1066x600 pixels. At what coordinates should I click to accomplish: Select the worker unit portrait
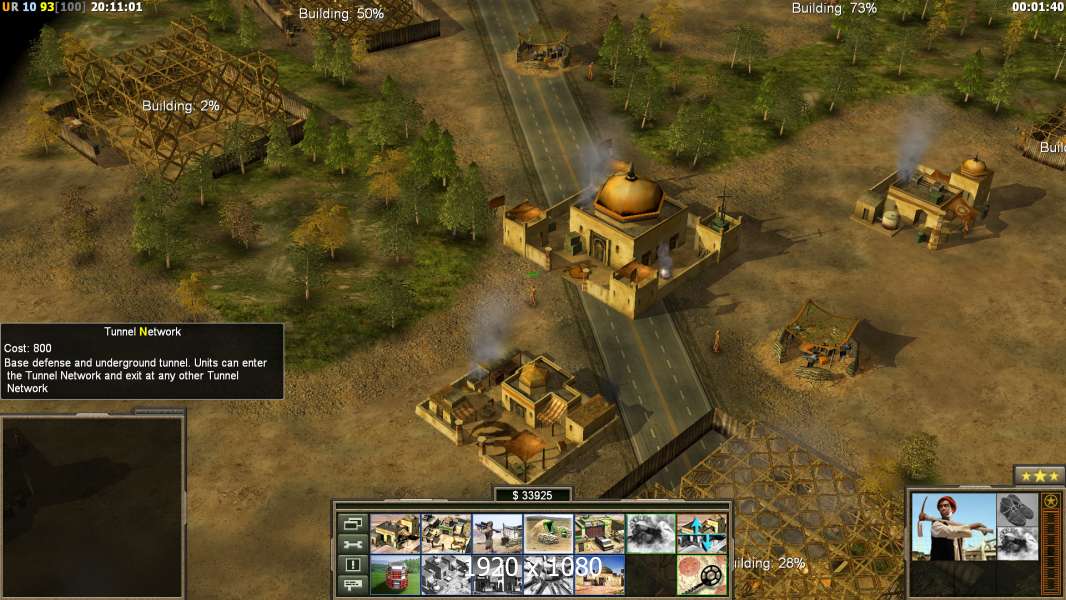(x=954, y=526)
